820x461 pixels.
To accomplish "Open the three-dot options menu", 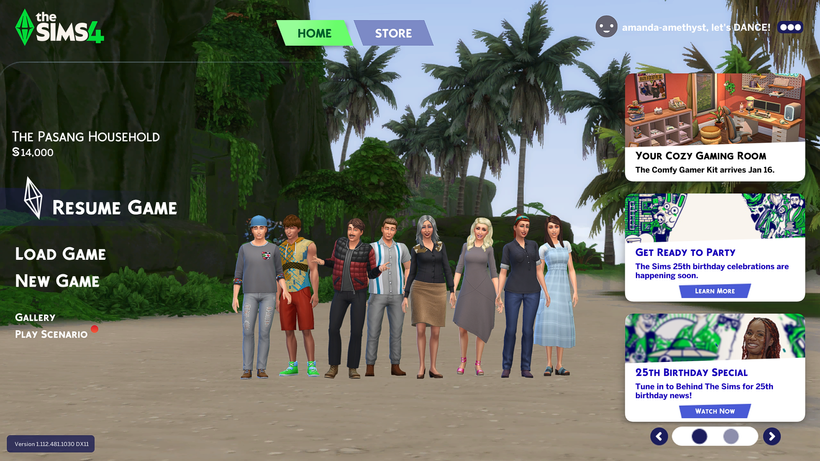I will point(790,27).
